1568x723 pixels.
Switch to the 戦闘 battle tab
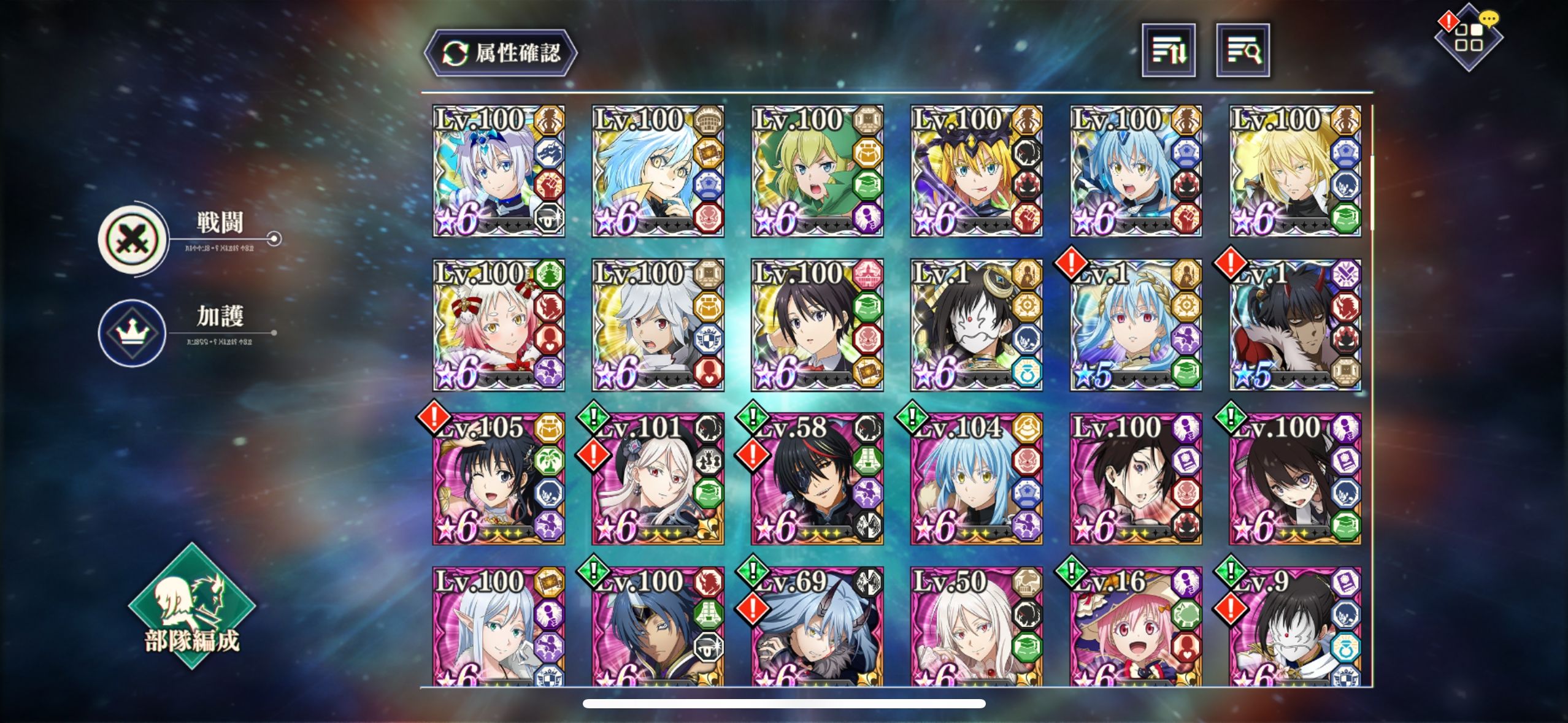coord(134,239)
